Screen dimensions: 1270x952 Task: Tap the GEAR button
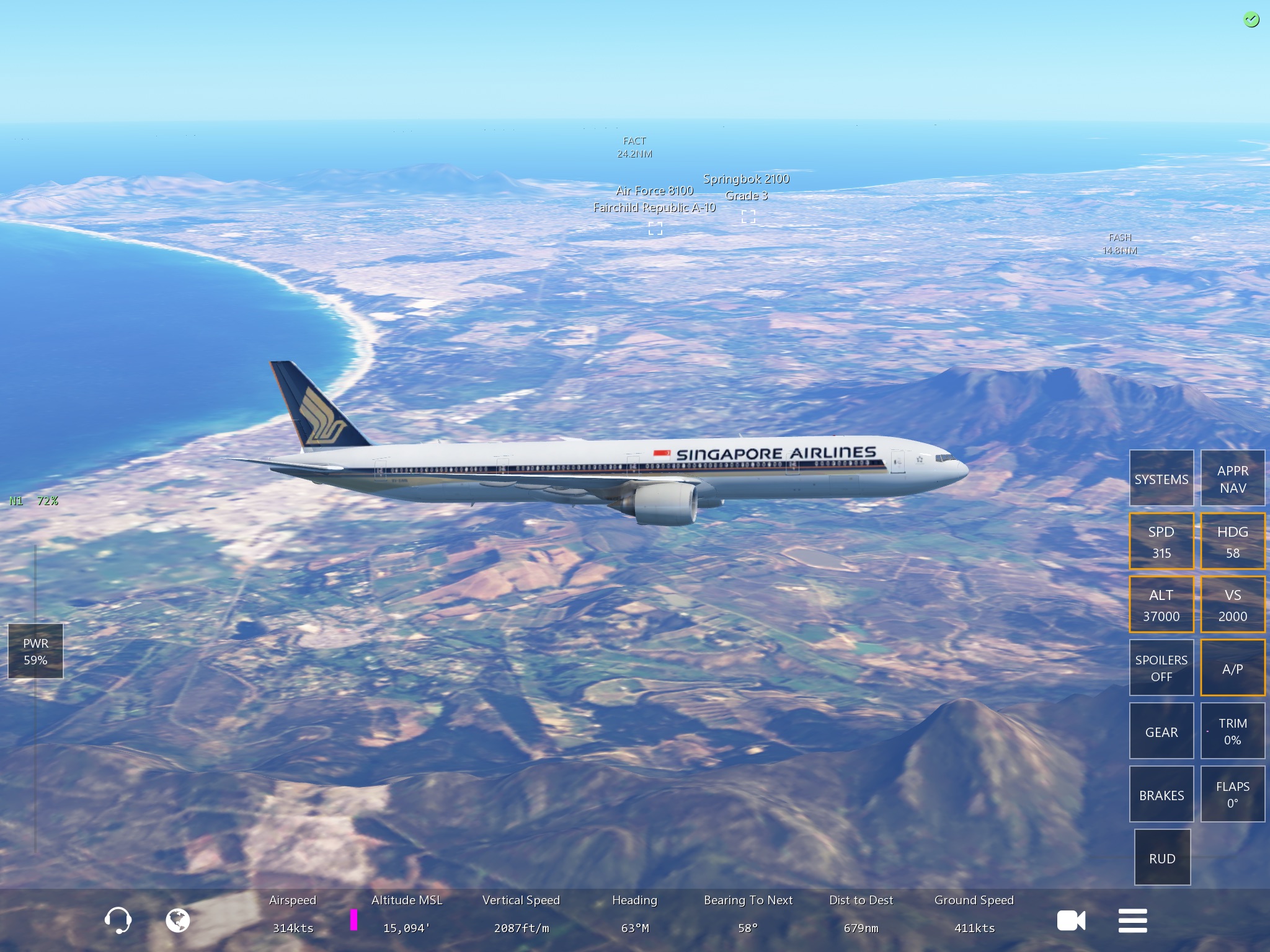click(x=1161, y=731)
